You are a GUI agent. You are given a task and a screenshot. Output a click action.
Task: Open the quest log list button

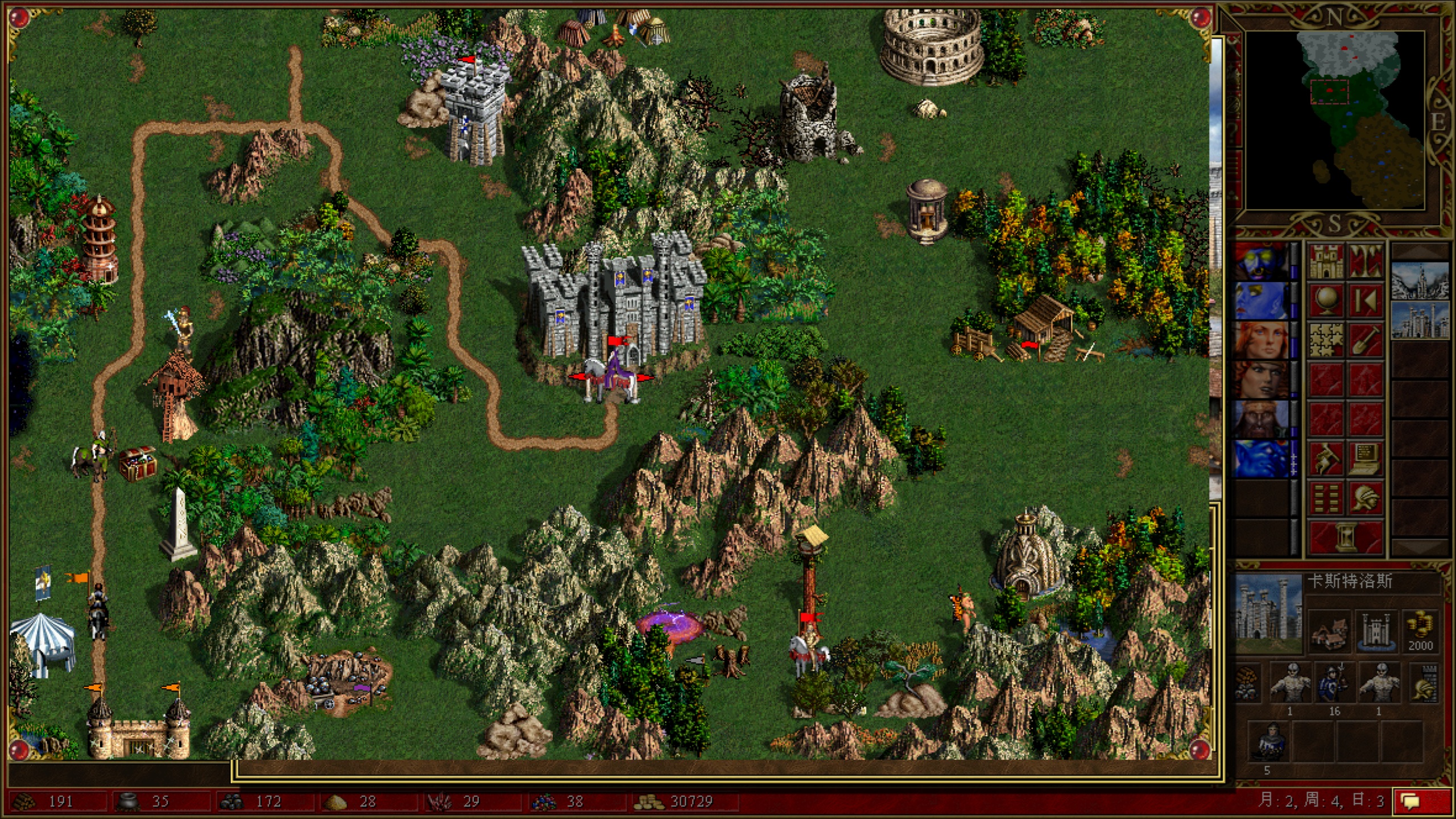tap(1326, 498)
